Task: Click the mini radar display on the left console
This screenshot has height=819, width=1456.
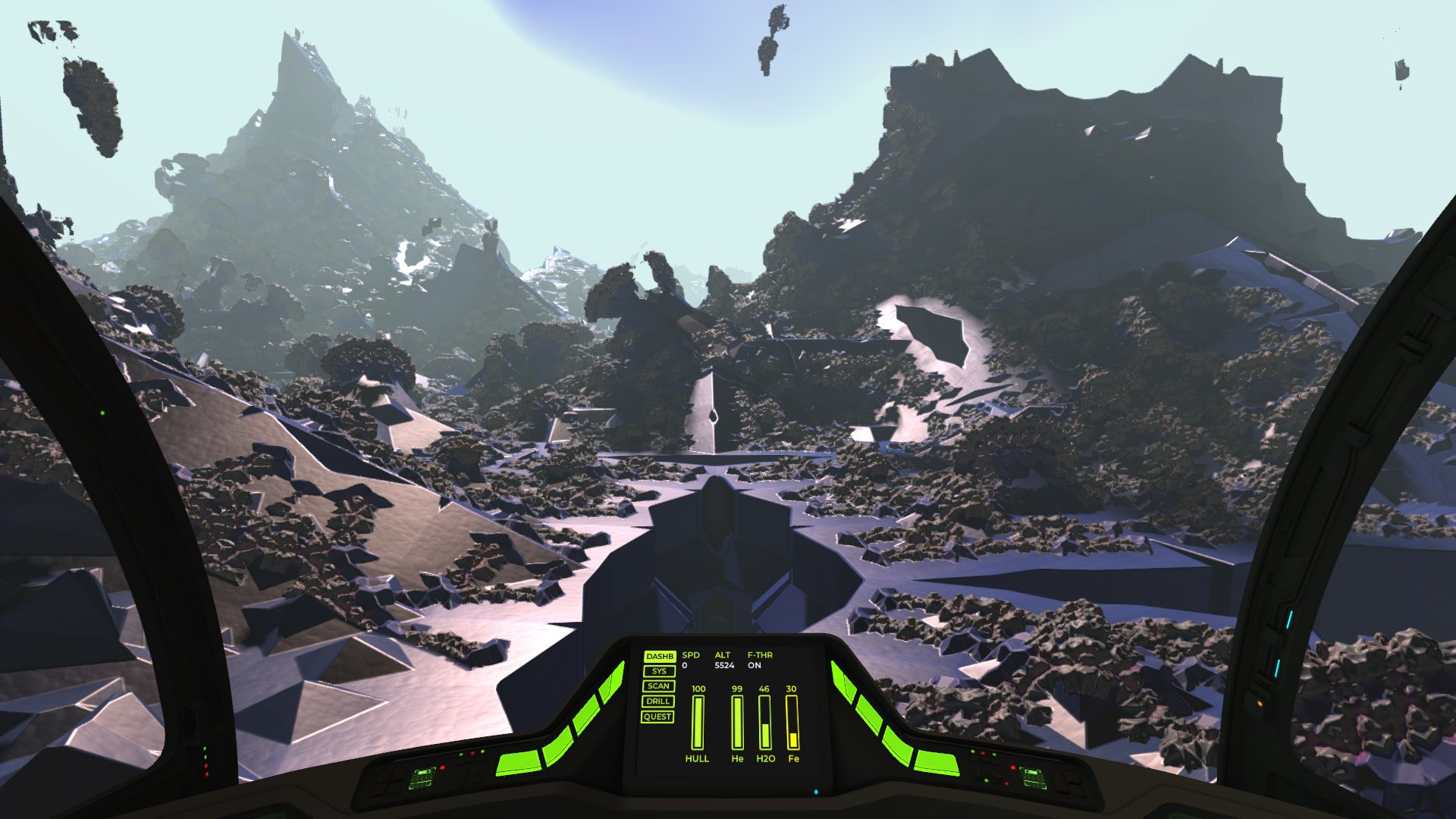Action: tap(422, 779)
